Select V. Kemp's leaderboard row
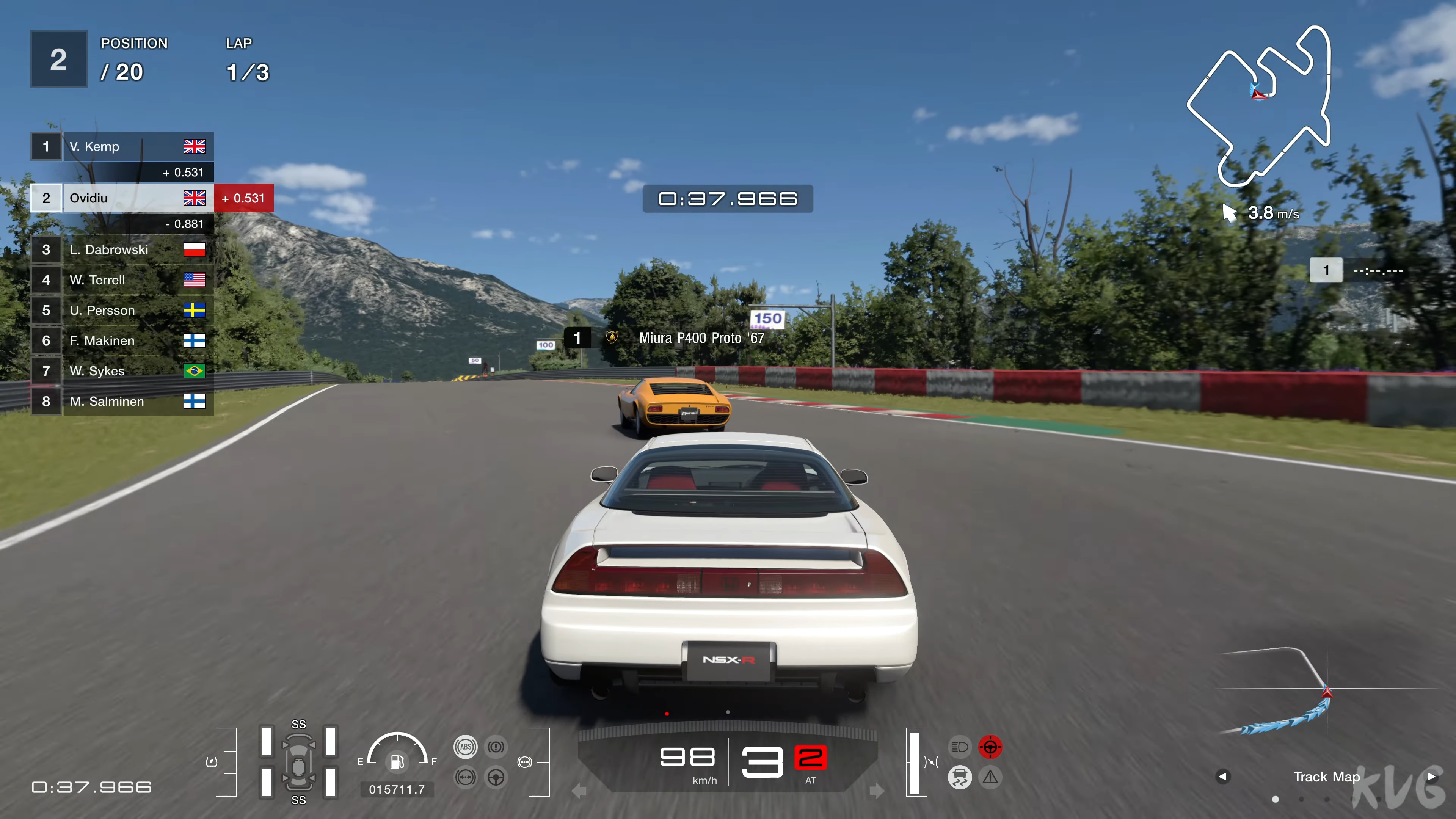This screenshot has height=819, width=1456. click(x=121, y=147)
